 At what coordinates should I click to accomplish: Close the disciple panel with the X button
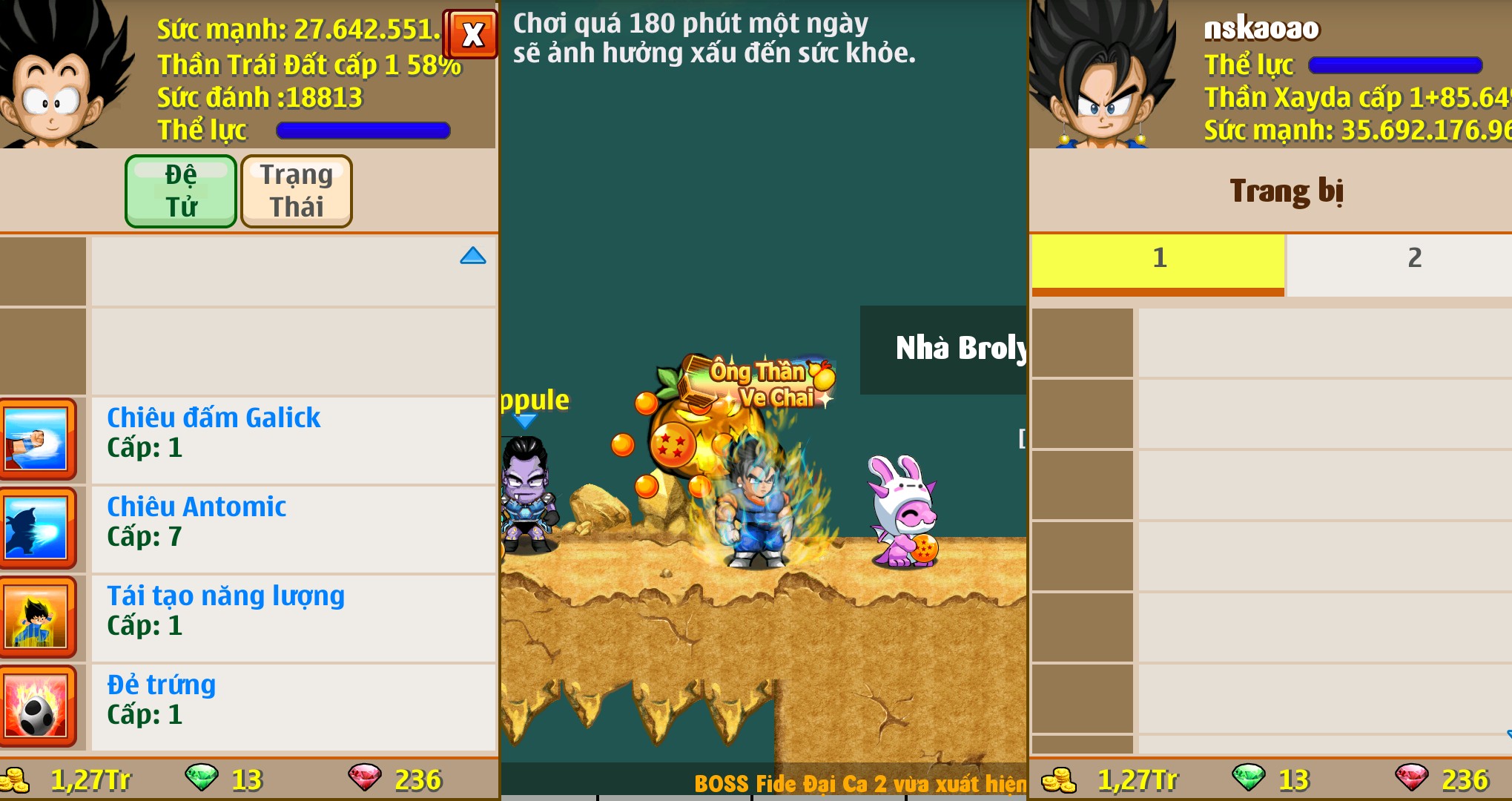point(472,34)
